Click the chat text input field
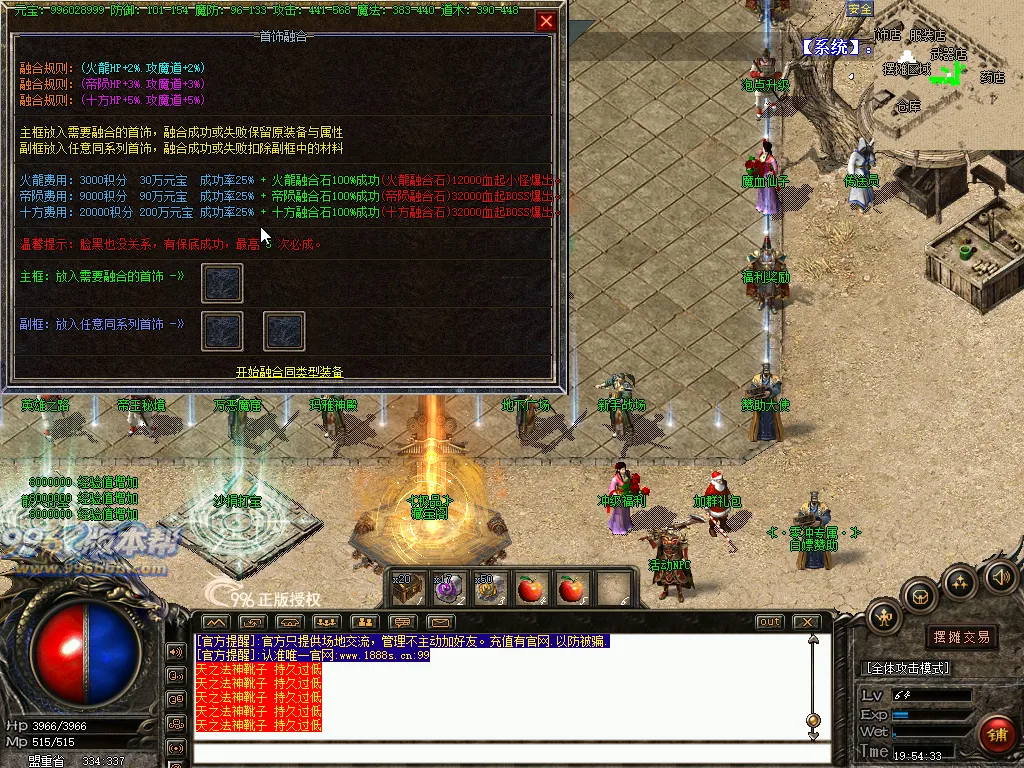This screenshot has height=768, width=1024. click(x=500, y=752)
